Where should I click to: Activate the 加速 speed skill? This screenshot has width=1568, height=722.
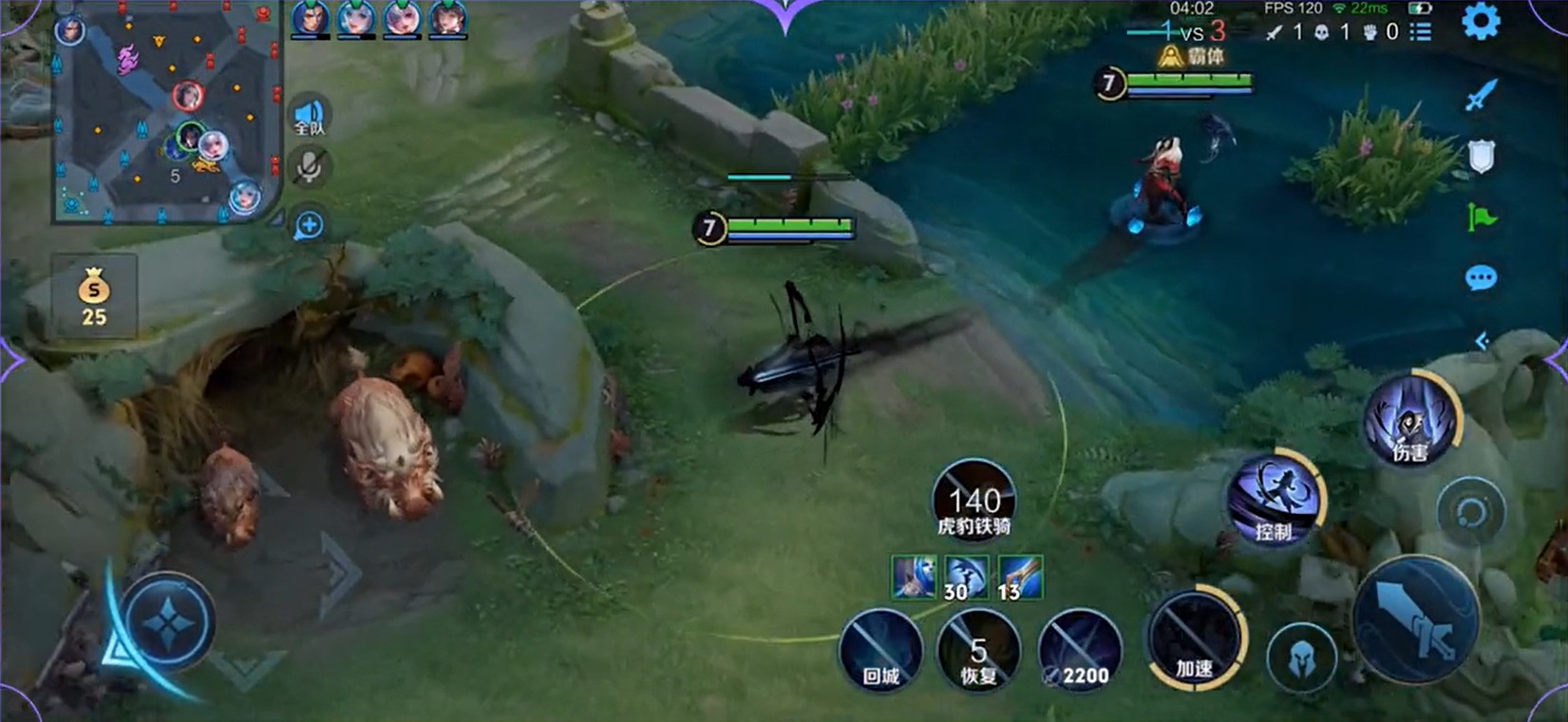[1195, 637]
